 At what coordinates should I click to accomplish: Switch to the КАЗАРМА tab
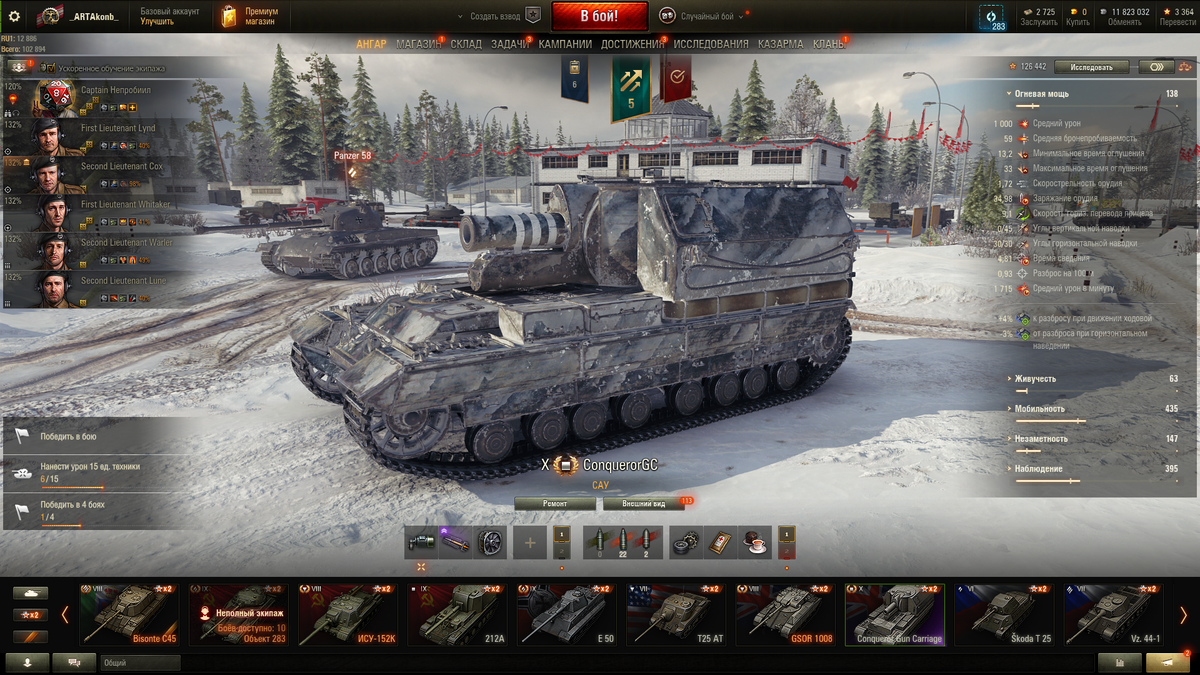[x=780, y=44]
